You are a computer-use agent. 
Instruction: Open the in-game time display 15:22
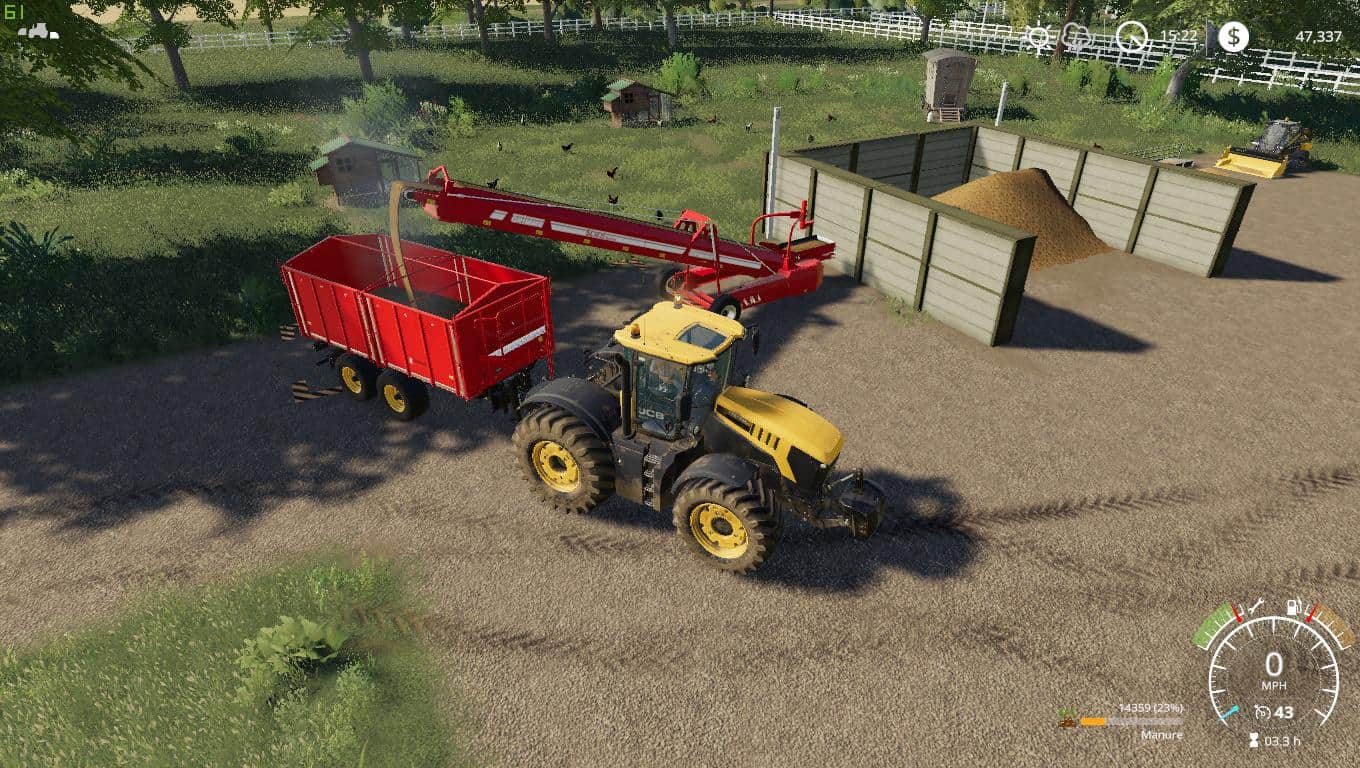pos(1180,33)
